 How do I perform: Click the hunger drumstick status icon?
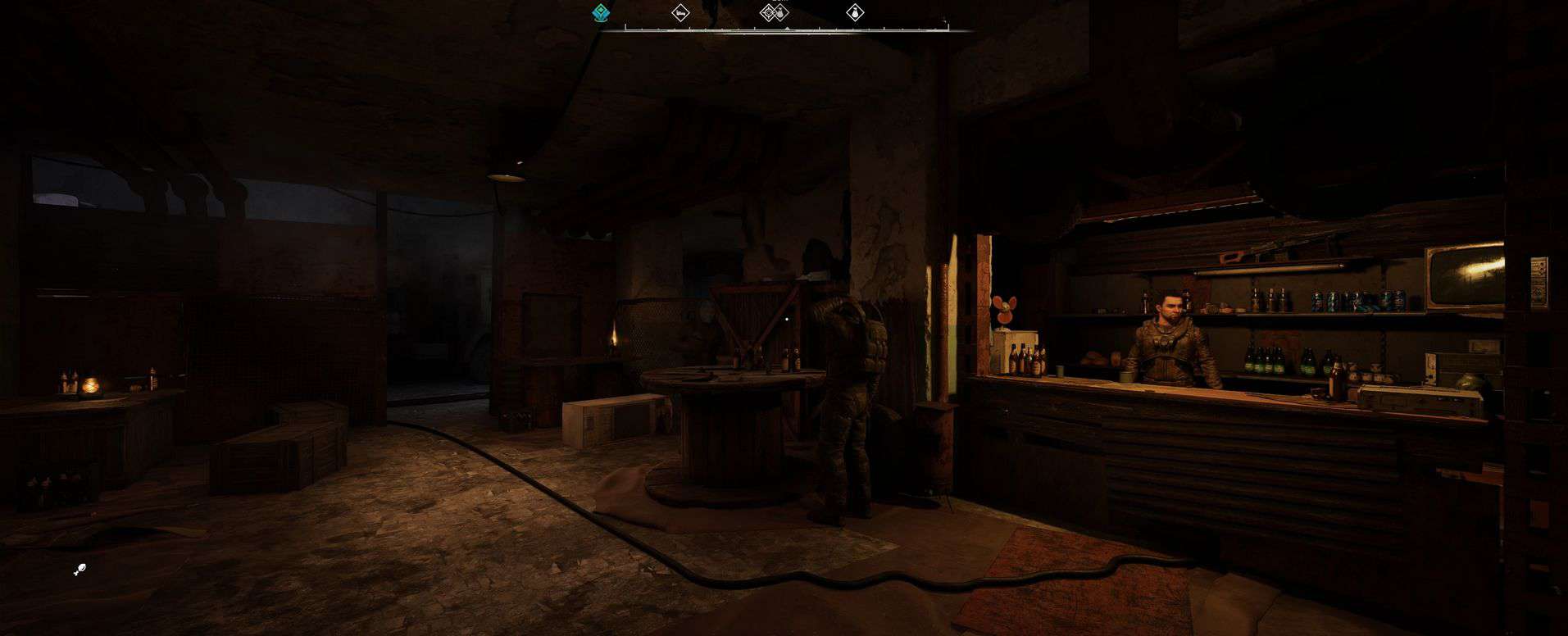click(x=80, y=570)
